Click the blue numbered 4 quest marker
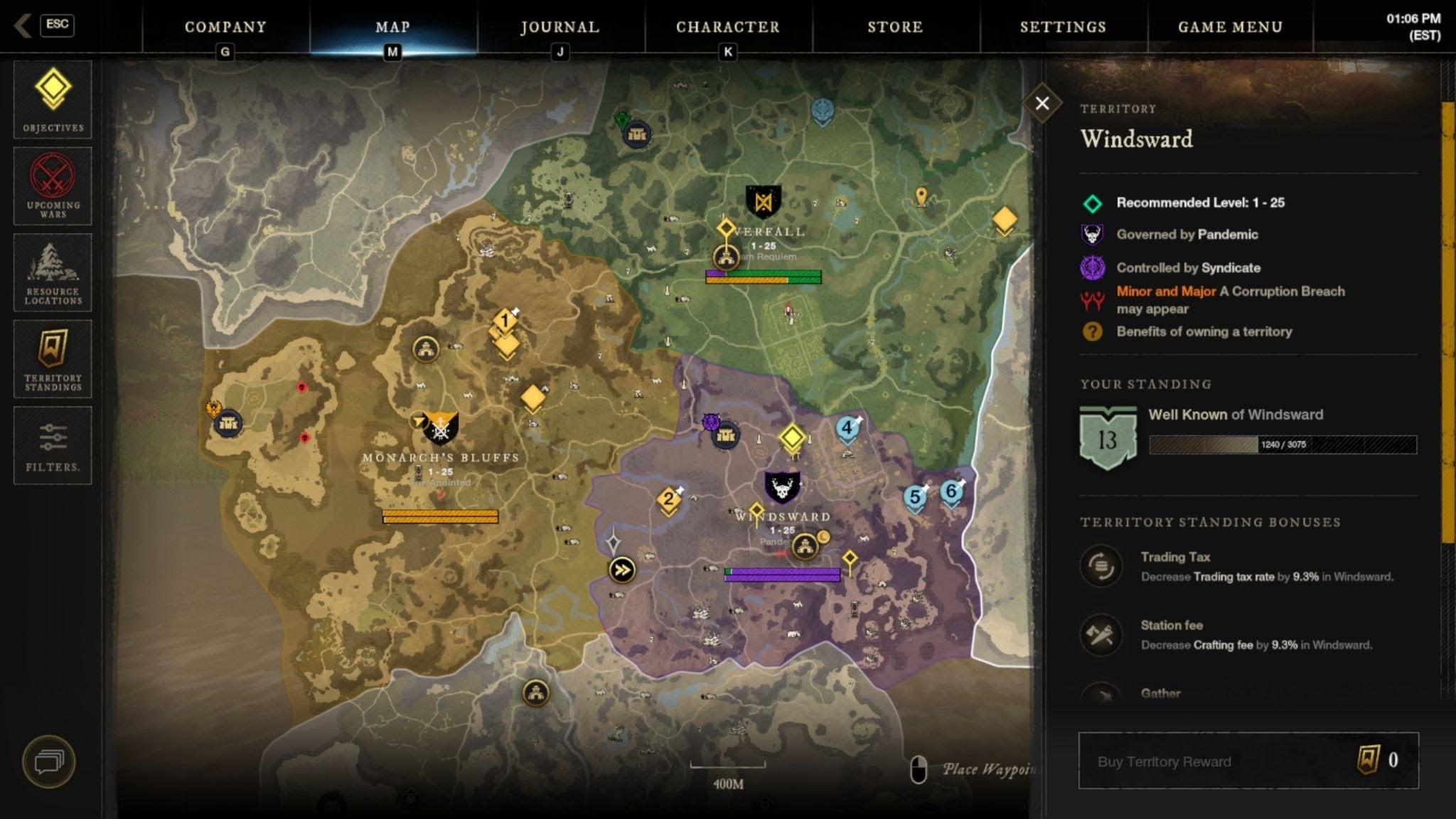This screenshot has height=819, width=1456. (x=847, y=429)
